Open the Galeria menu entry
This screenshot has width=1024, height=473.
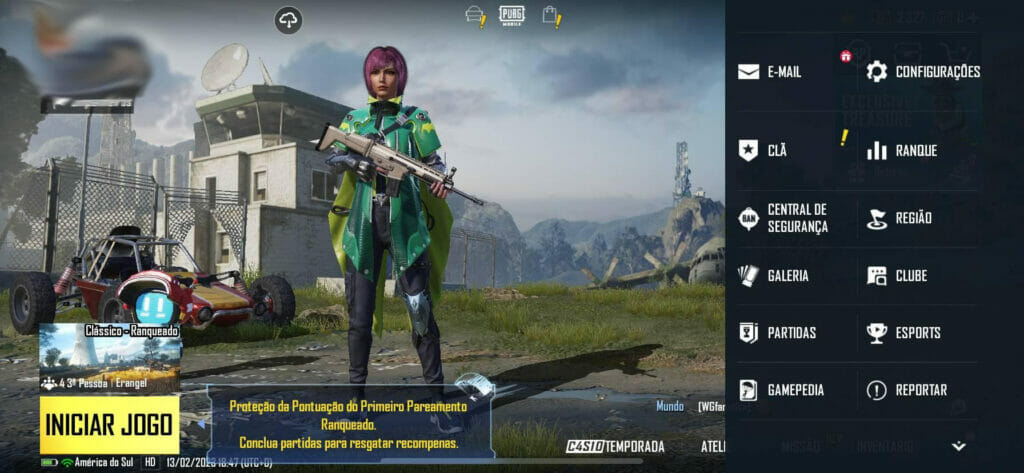pos(773,276)
